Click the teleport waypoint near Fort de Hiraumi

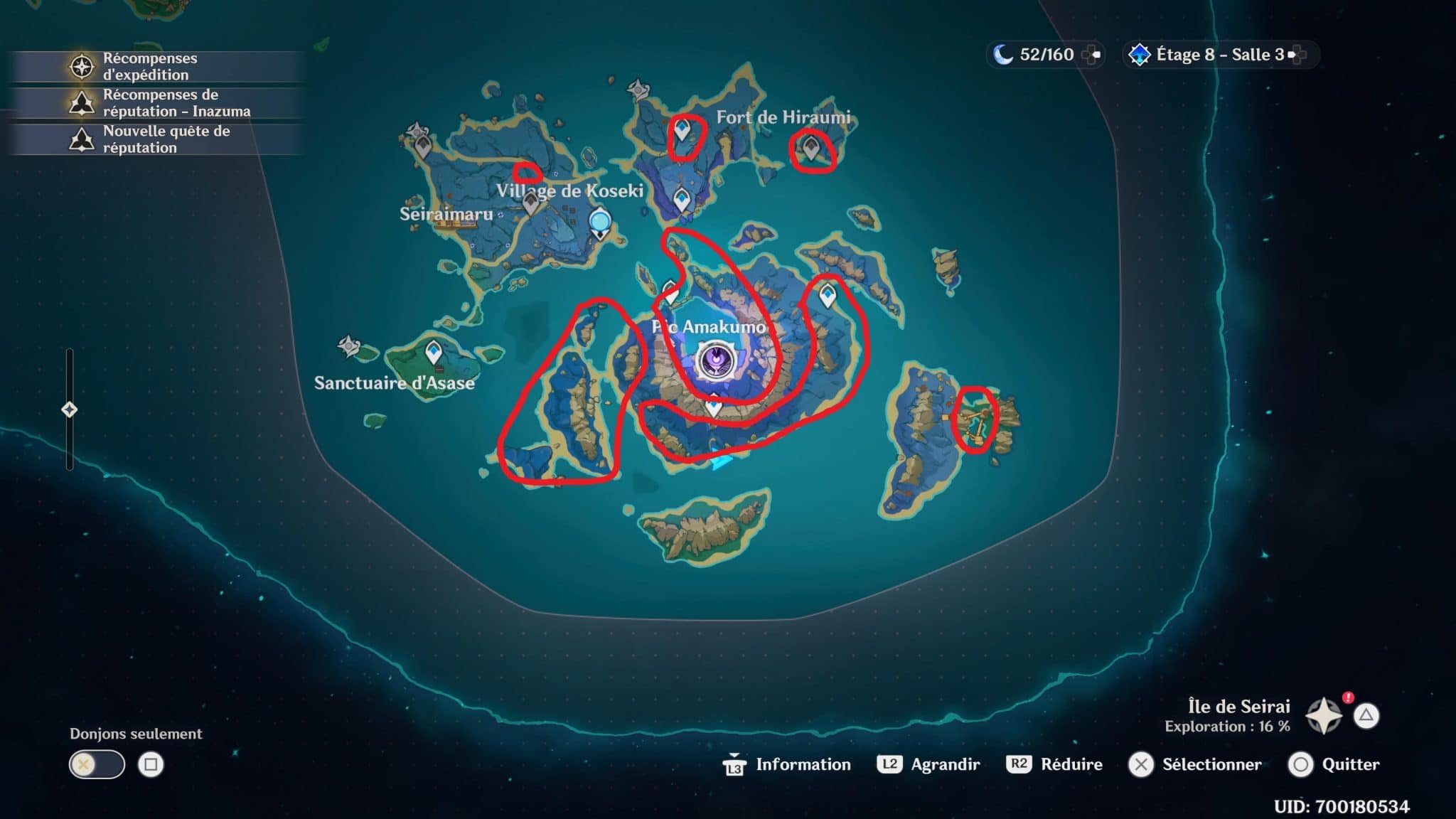click(x=682, y=128)
